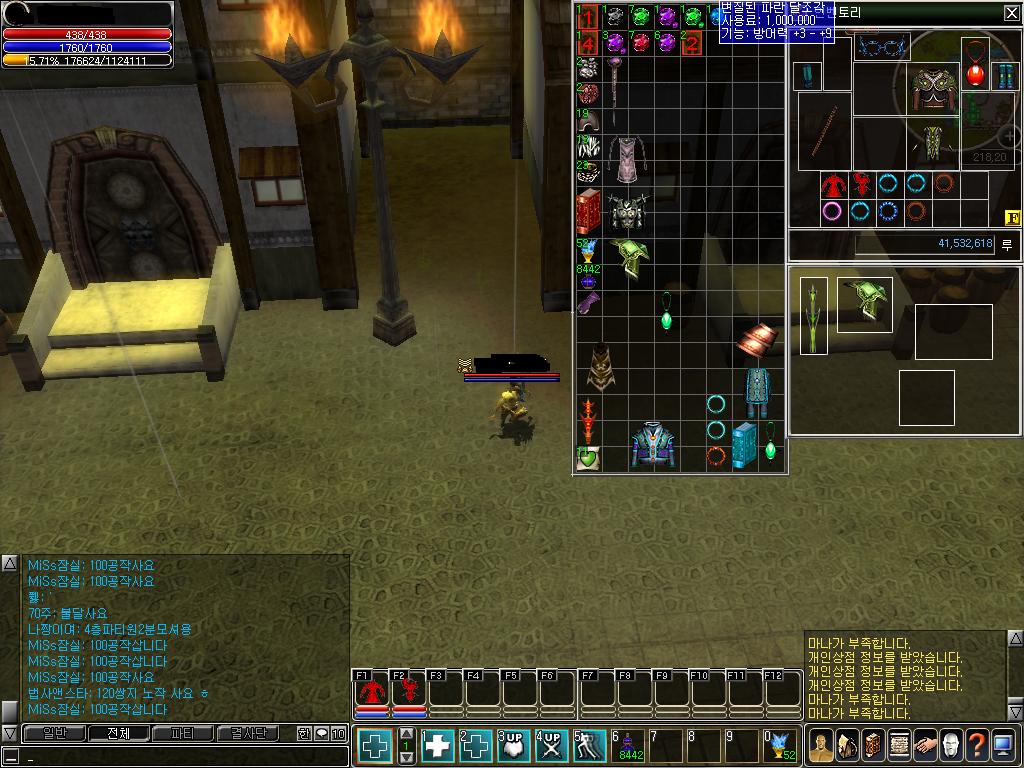Select the green staff in the lower panel
Image resolution: width=1024 pixels, height=768 pixels.
(x=813, y=315)
